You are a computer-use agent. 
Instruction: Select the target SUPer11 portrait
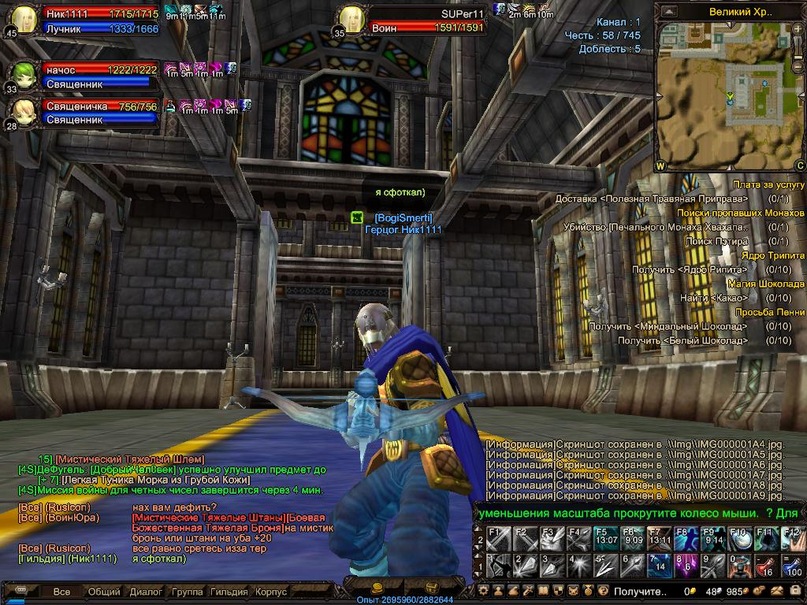[351, 20]
